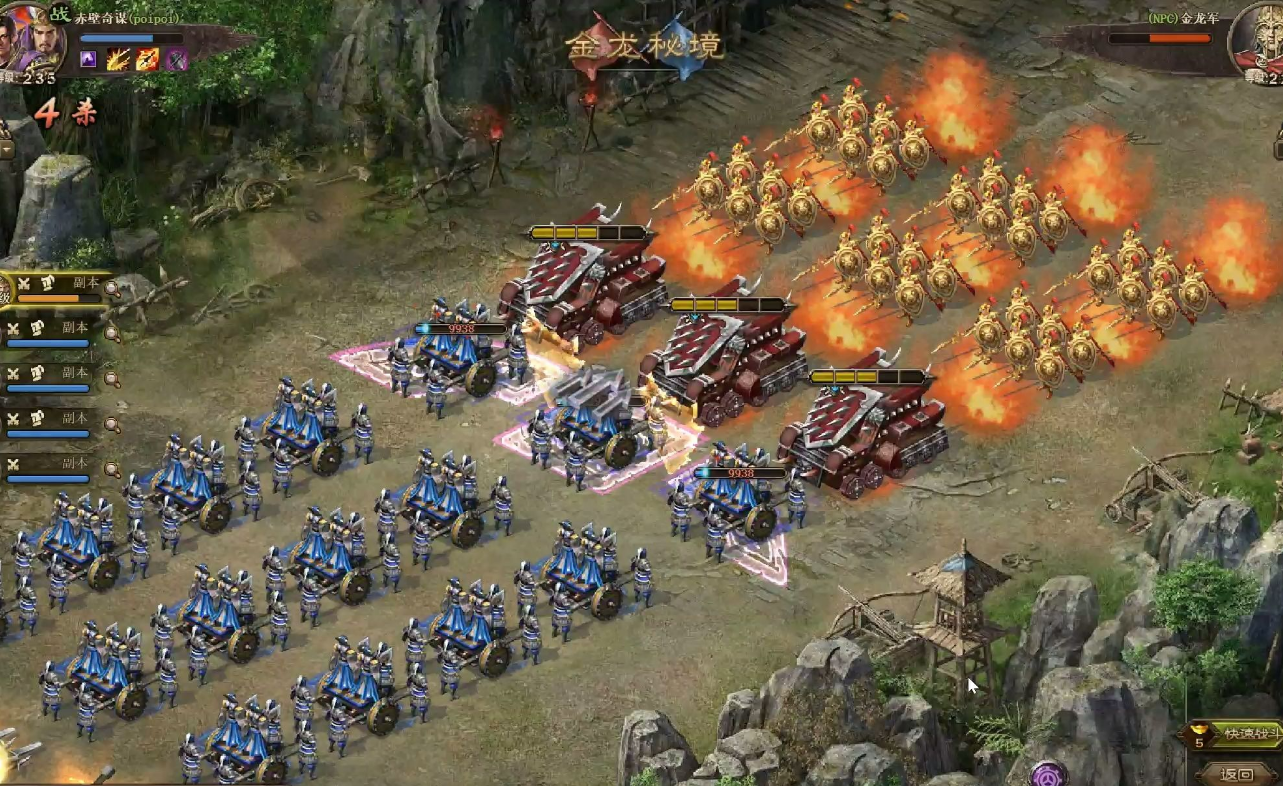Click the 返回 return button

pos(1238,773)
